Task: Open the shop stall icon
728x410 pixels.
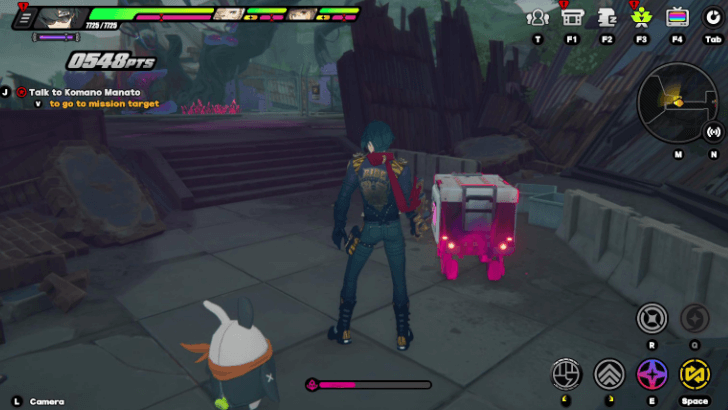Action: point(572,17)
